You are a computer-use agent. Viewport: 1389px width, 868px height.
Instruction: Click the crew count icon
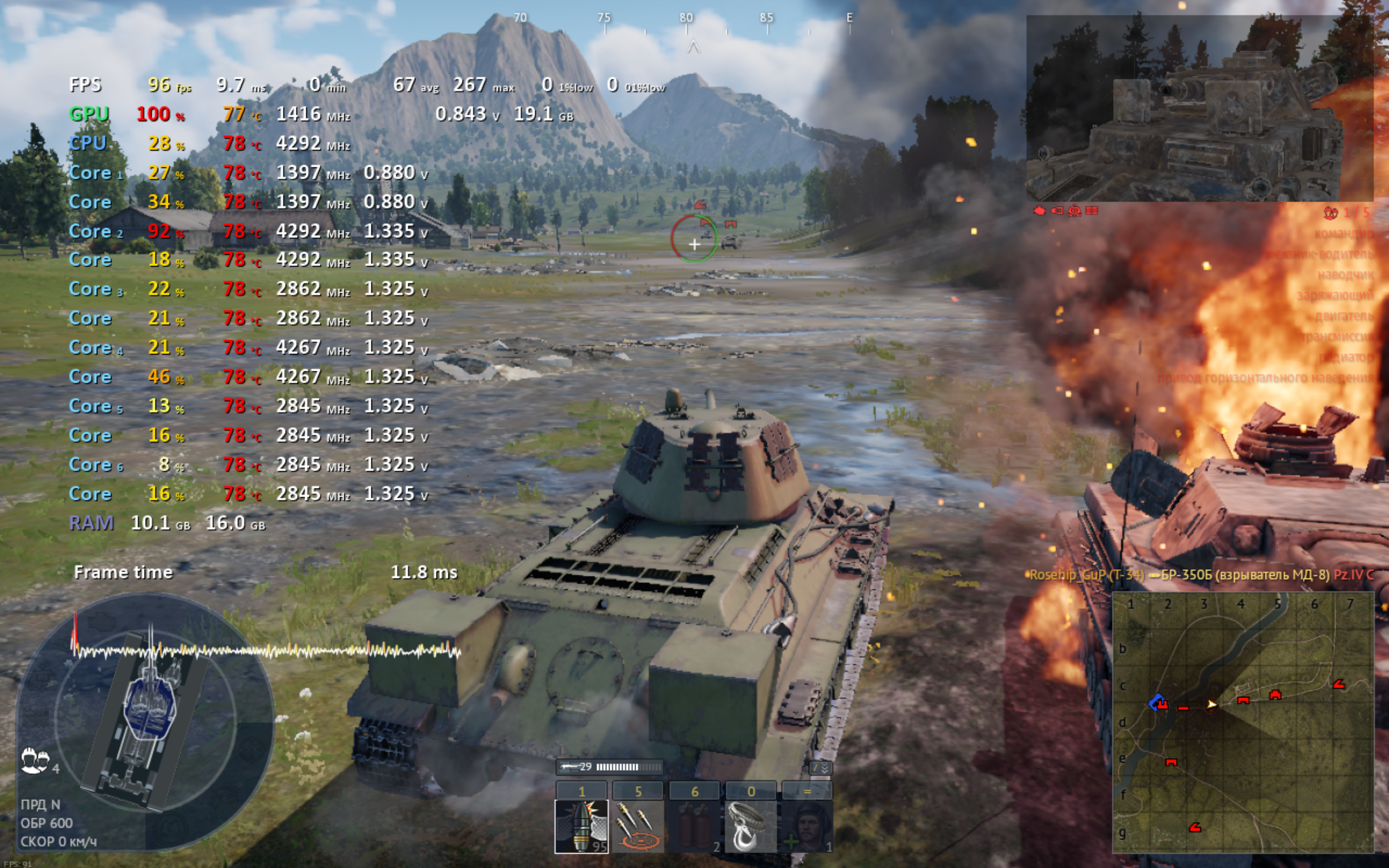[x=35, y=760]
